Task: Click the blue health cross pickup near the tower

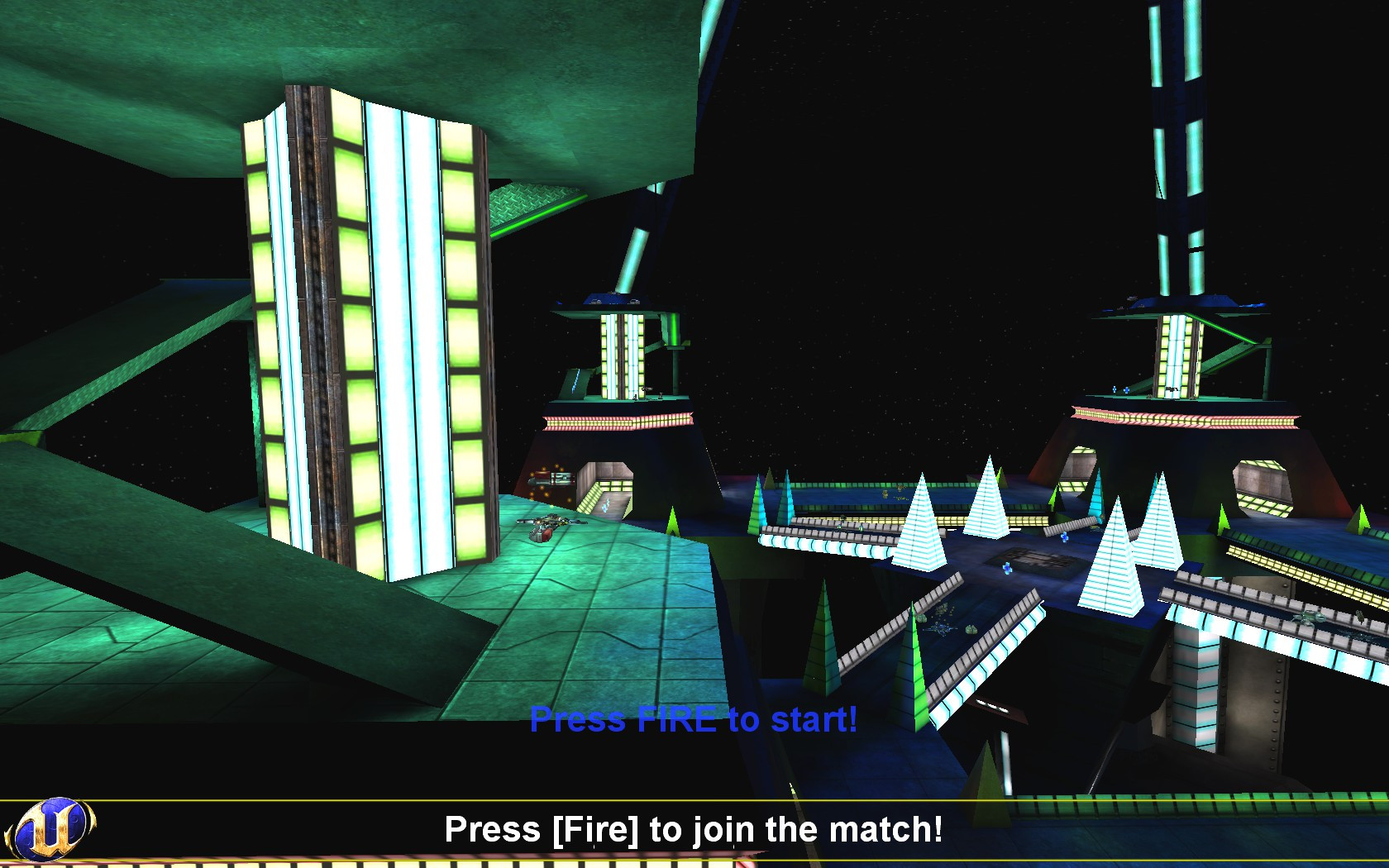Action: tap(1126, 390)
